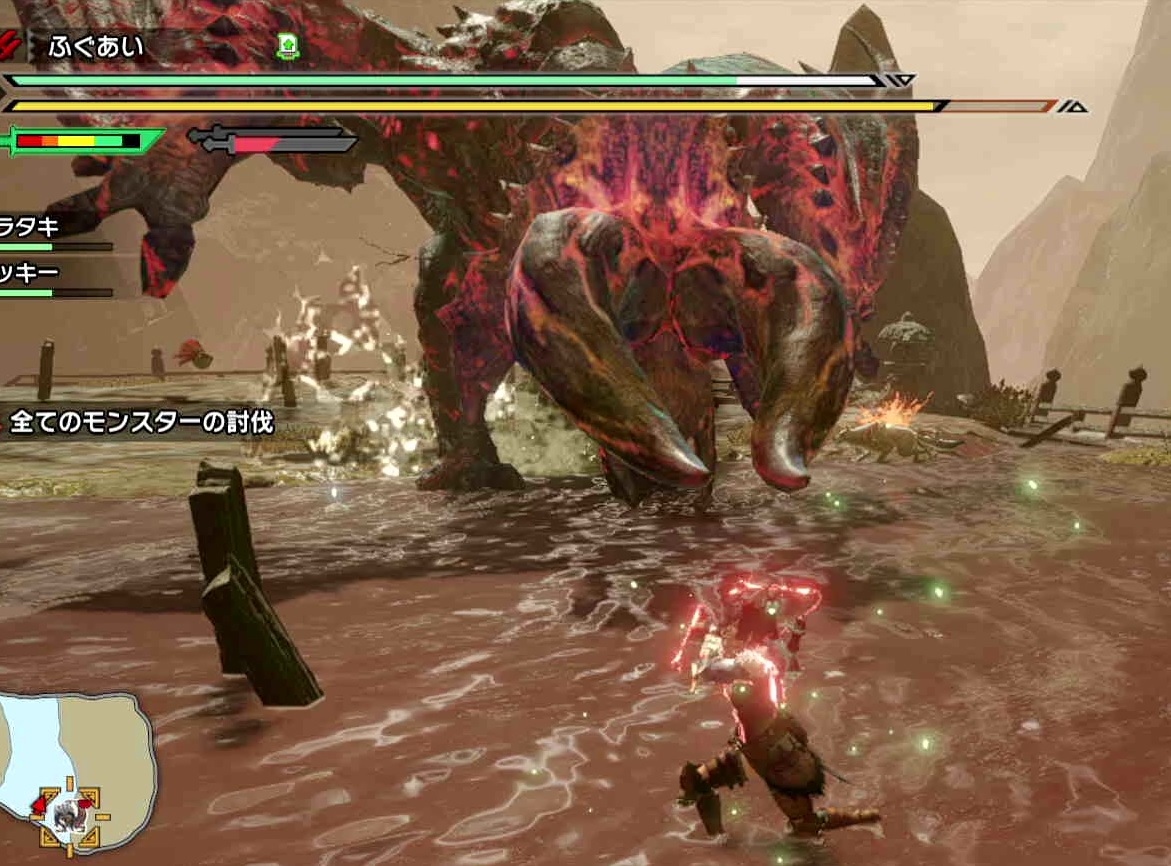This screenshot has height=866, width=1171.
Task: Select party member ラタキ
Action: [30, 228]
